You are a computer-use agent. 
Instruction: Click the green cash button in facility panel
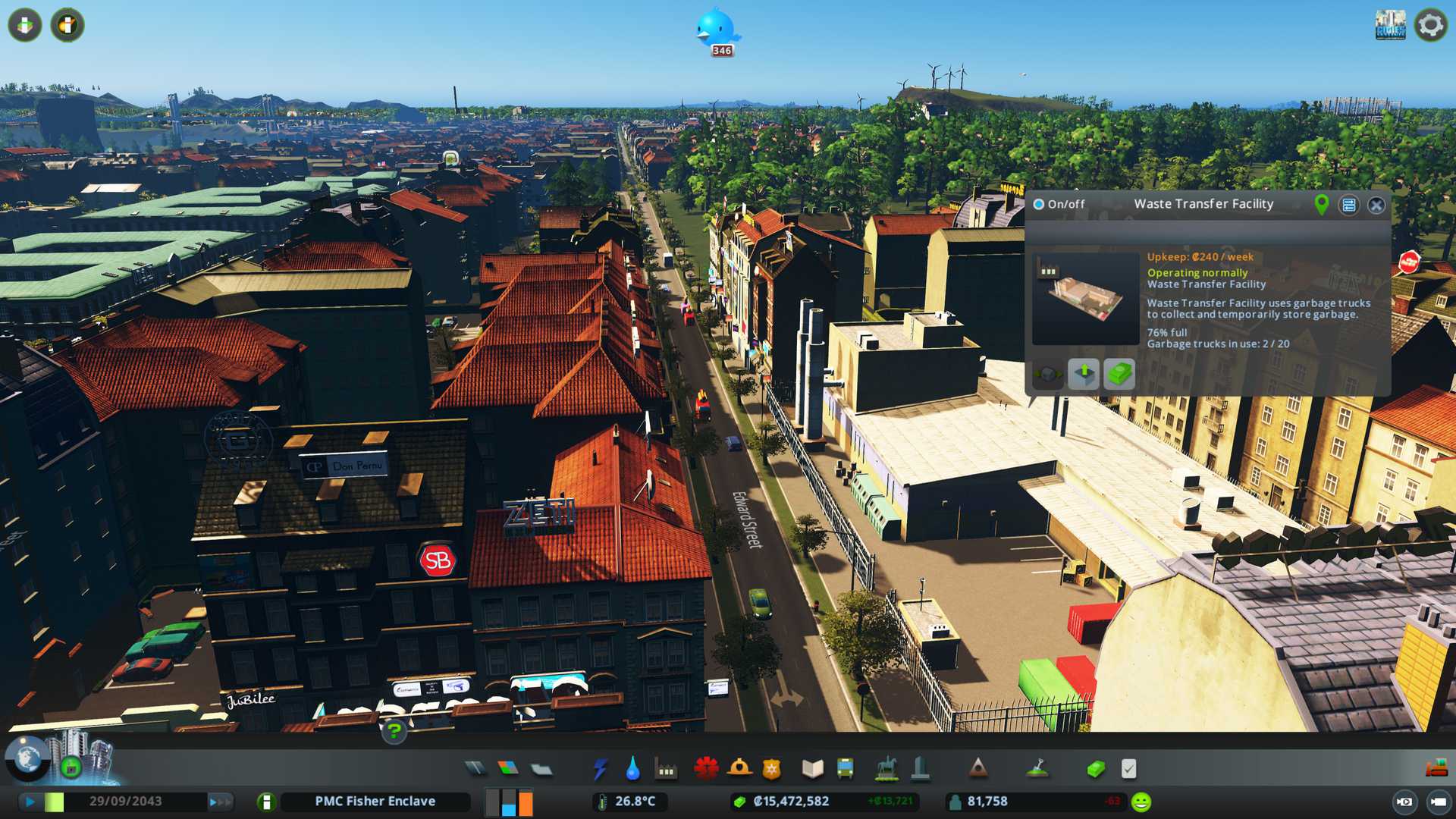click(1119, 373)
